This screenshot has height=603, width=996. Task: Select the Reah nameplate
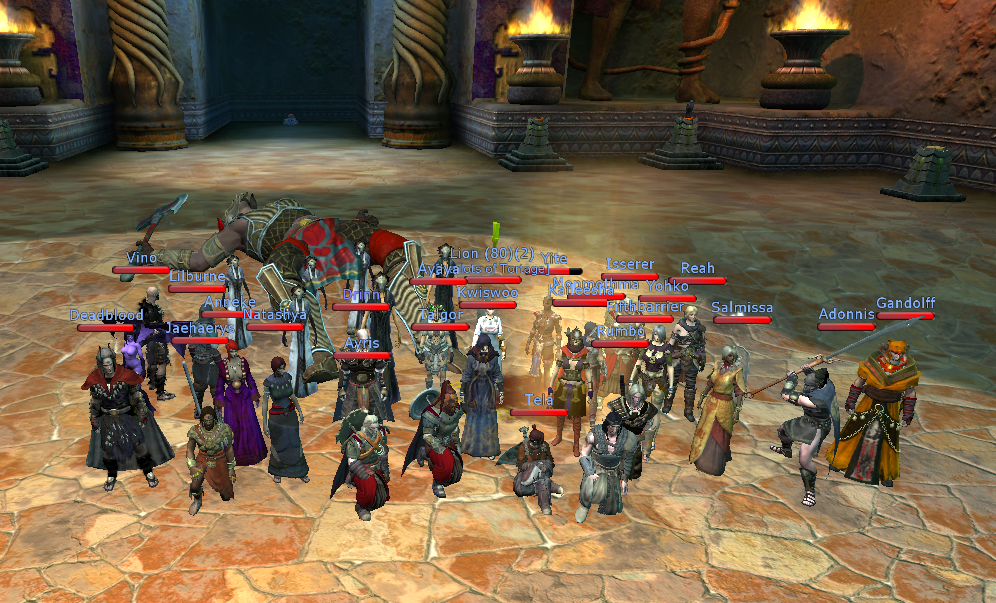click(697, 268)
